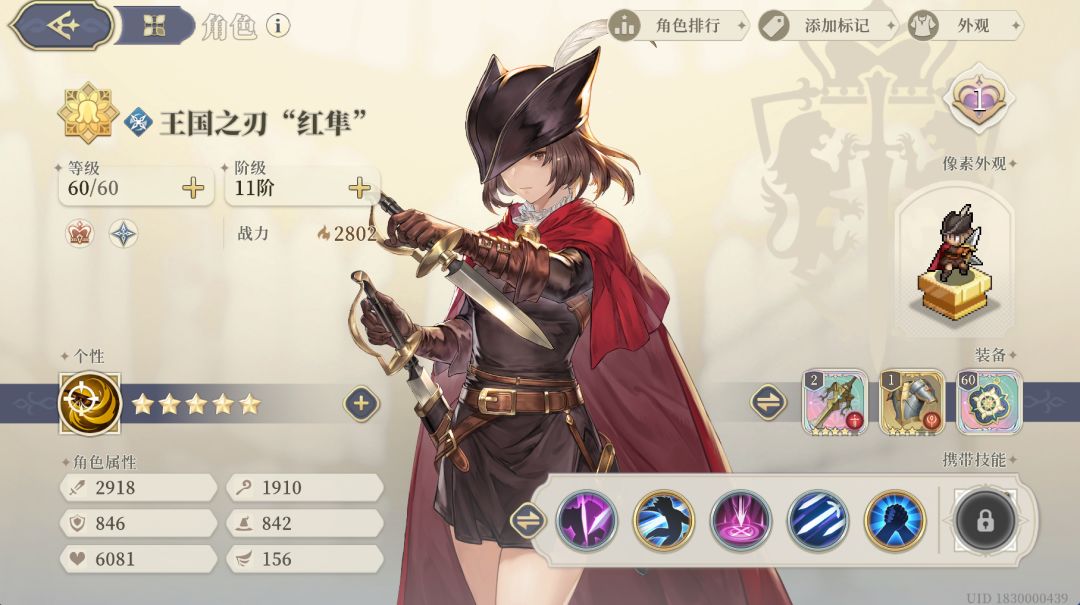View the pixel appearance character thumbnail
The width and height of the screenshot is (1080, 605).
coord(954,260)
